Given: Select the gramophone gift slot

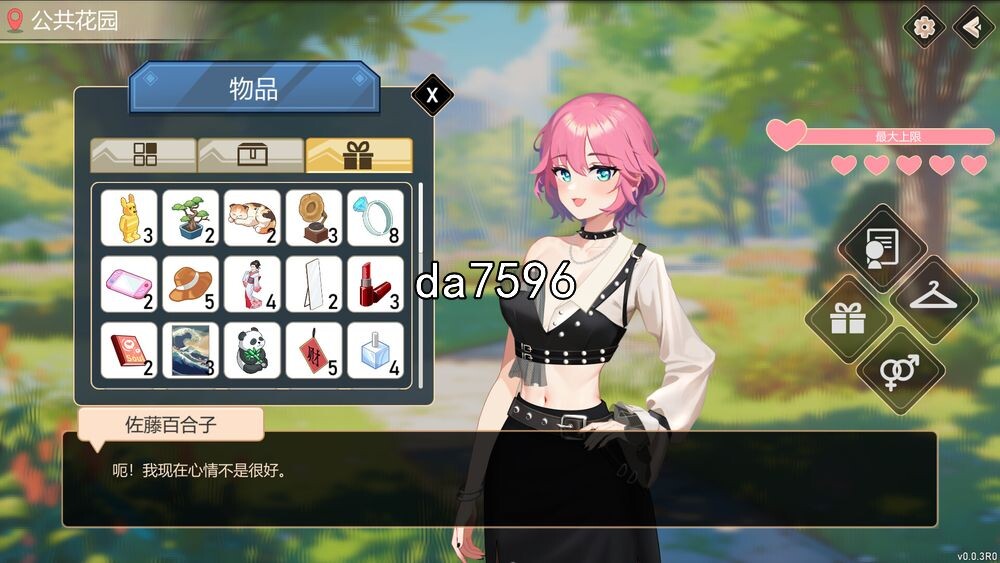Looking at the screenshot, I should [314, 218].
